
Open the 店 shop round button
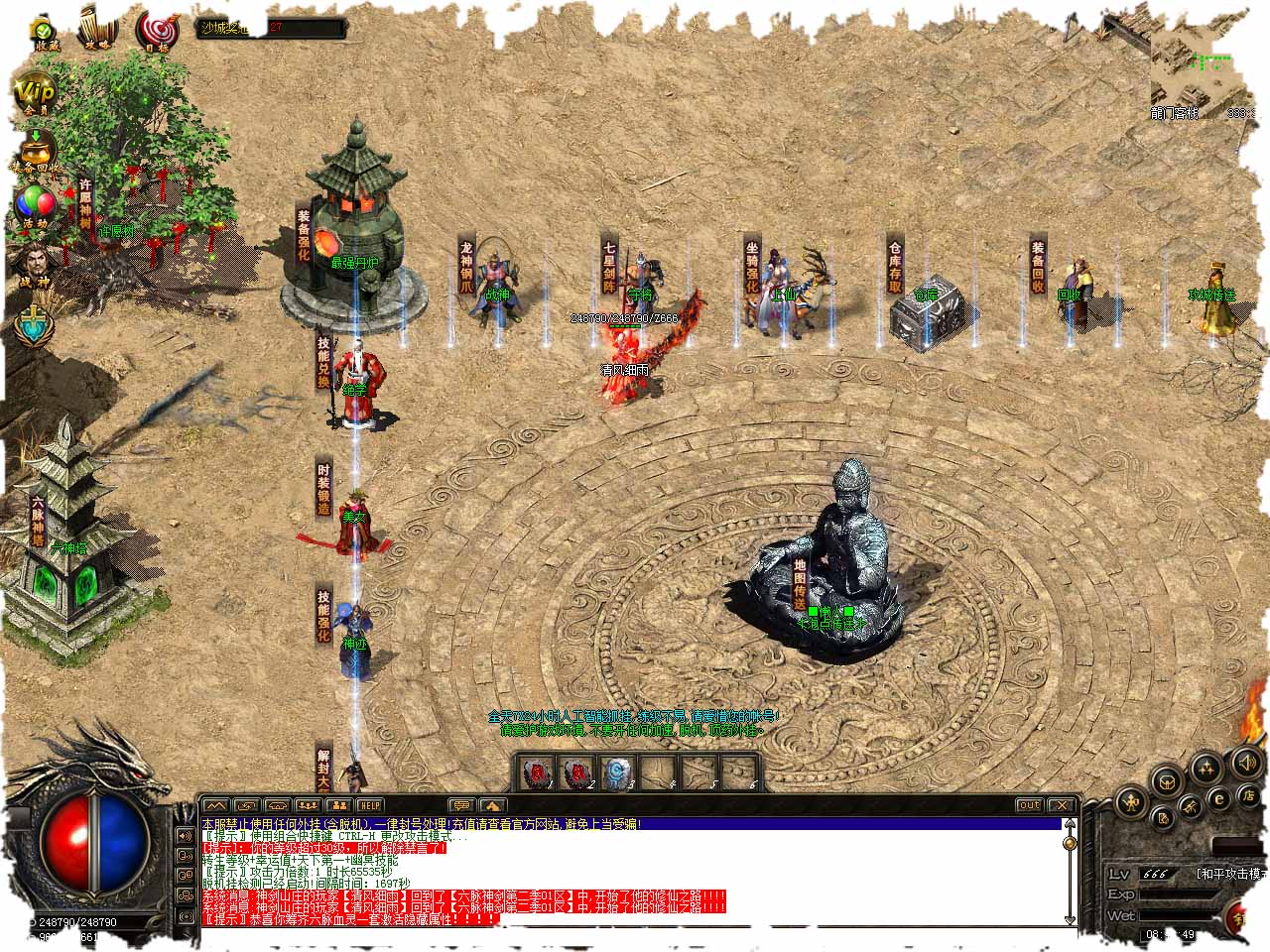[1246, 795]
